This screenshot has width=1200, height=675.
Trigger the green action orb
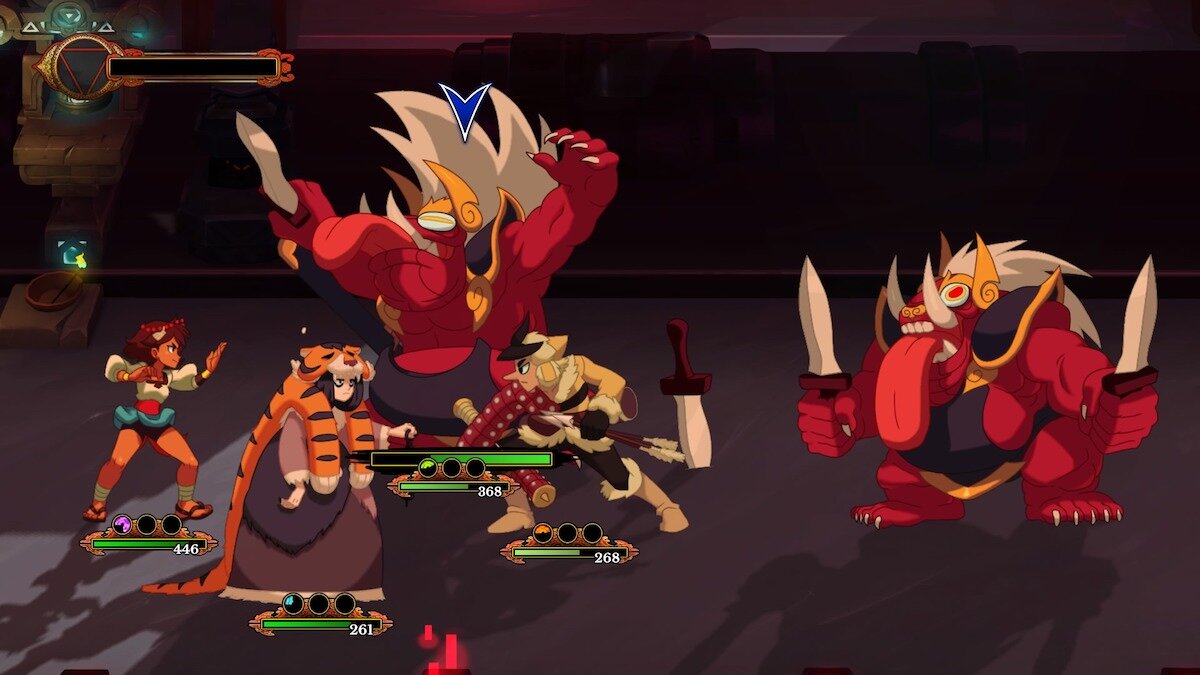pyautogui.click(x=428, y=467)
